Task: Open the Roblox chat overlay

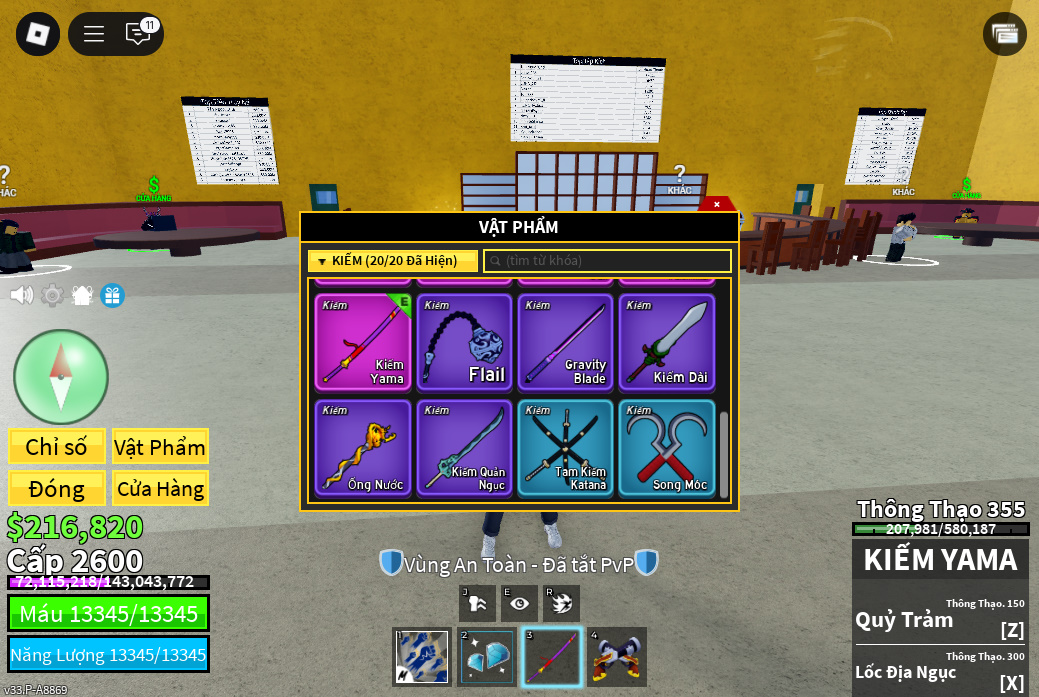Action: (138, 33)
